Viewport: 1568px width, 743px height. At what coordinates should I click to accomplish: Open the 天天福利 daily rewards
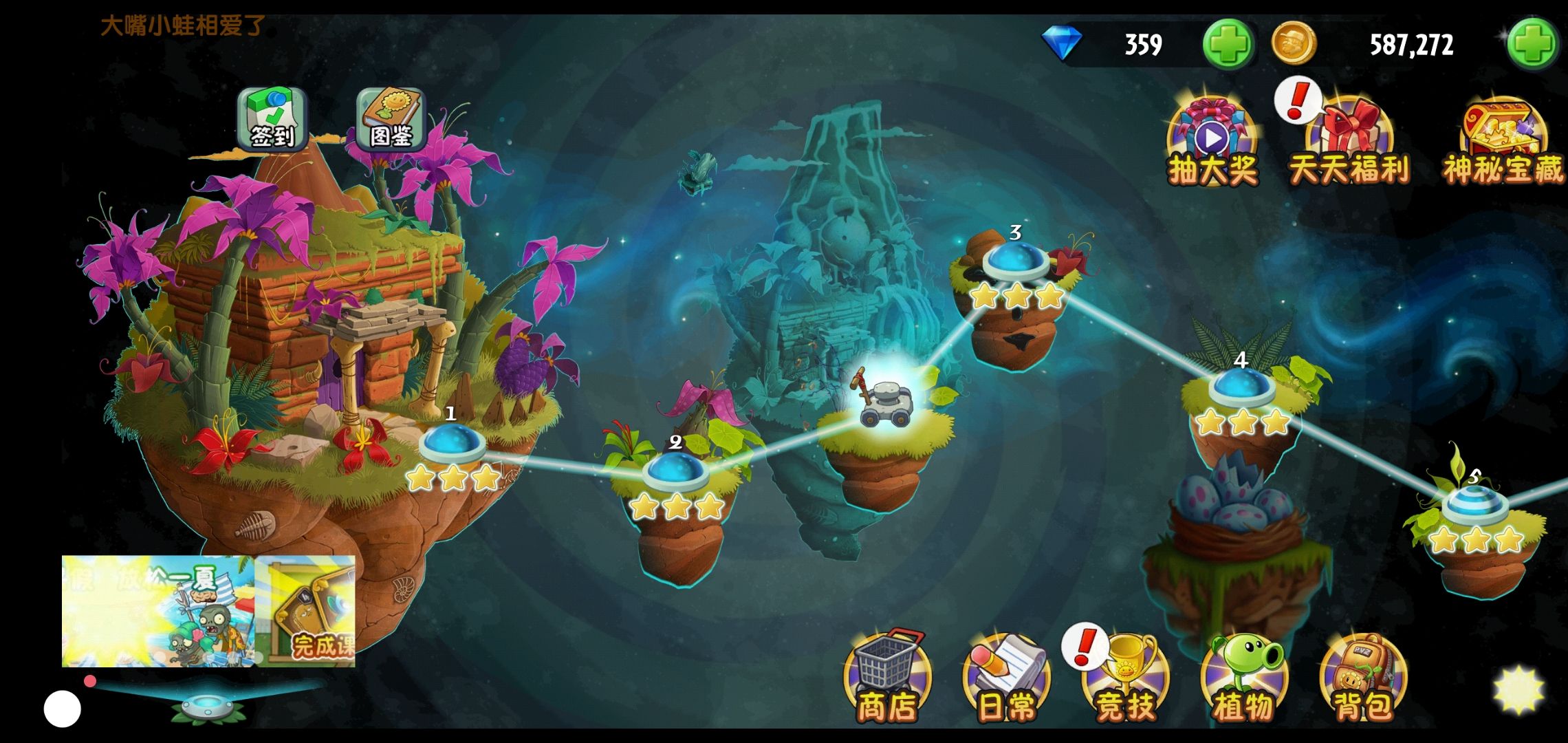coord(1349,143)
